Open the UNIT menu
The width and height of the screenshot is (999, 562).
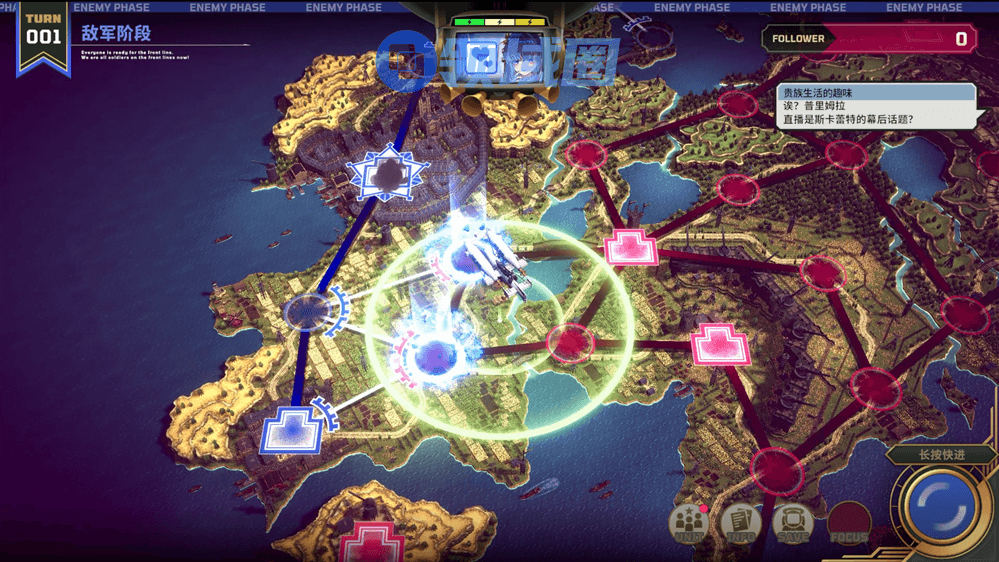689,522
